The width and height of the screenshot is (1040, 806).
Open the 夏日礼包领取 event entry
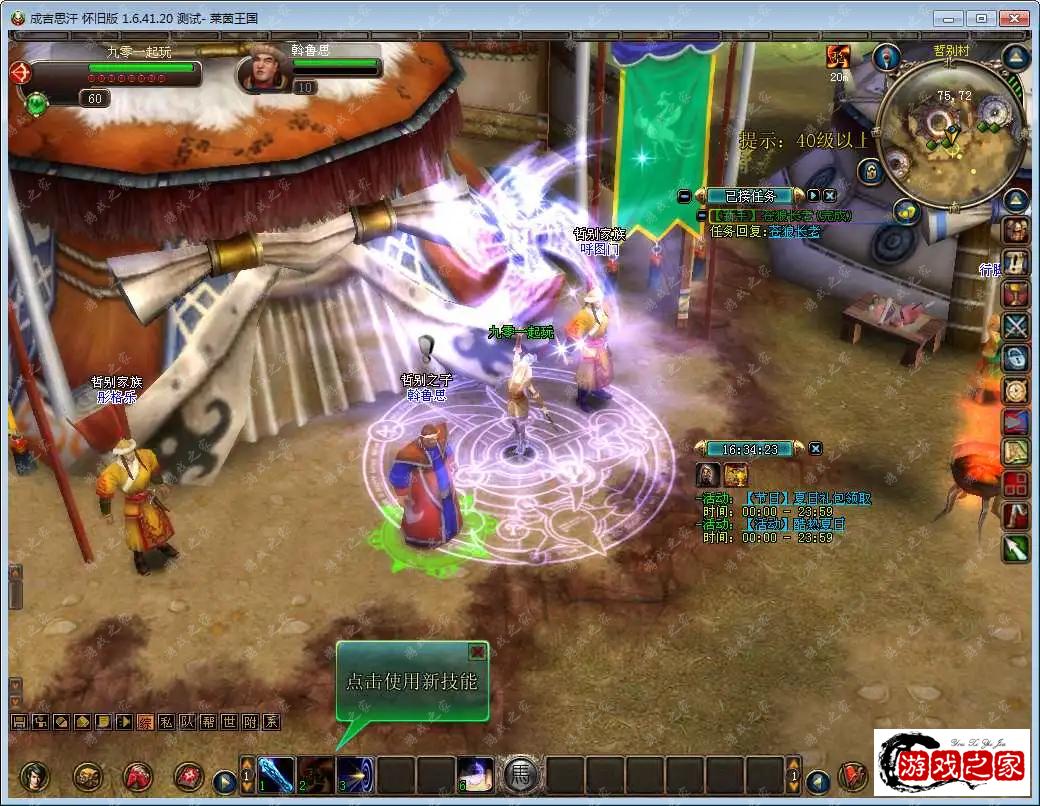[806, 498]
